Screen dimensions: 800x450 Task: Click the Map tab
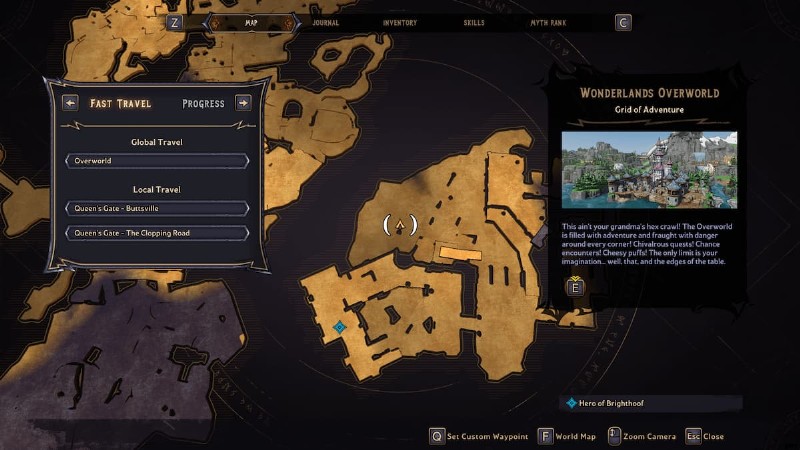click(x=250, y=22)
